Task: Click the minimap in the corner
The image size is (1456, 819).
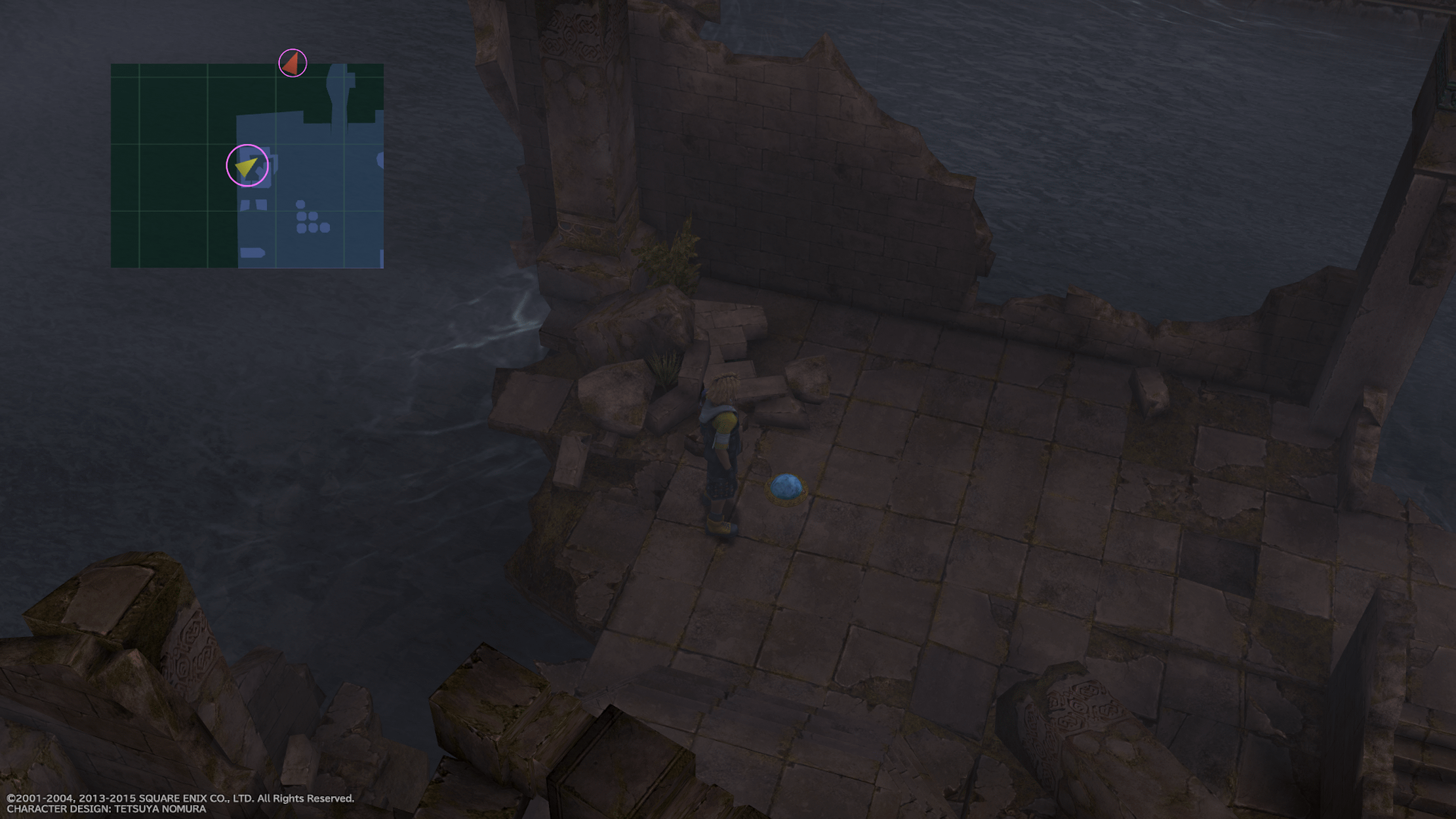Action: pyautogui.click(x=247, y=165)
